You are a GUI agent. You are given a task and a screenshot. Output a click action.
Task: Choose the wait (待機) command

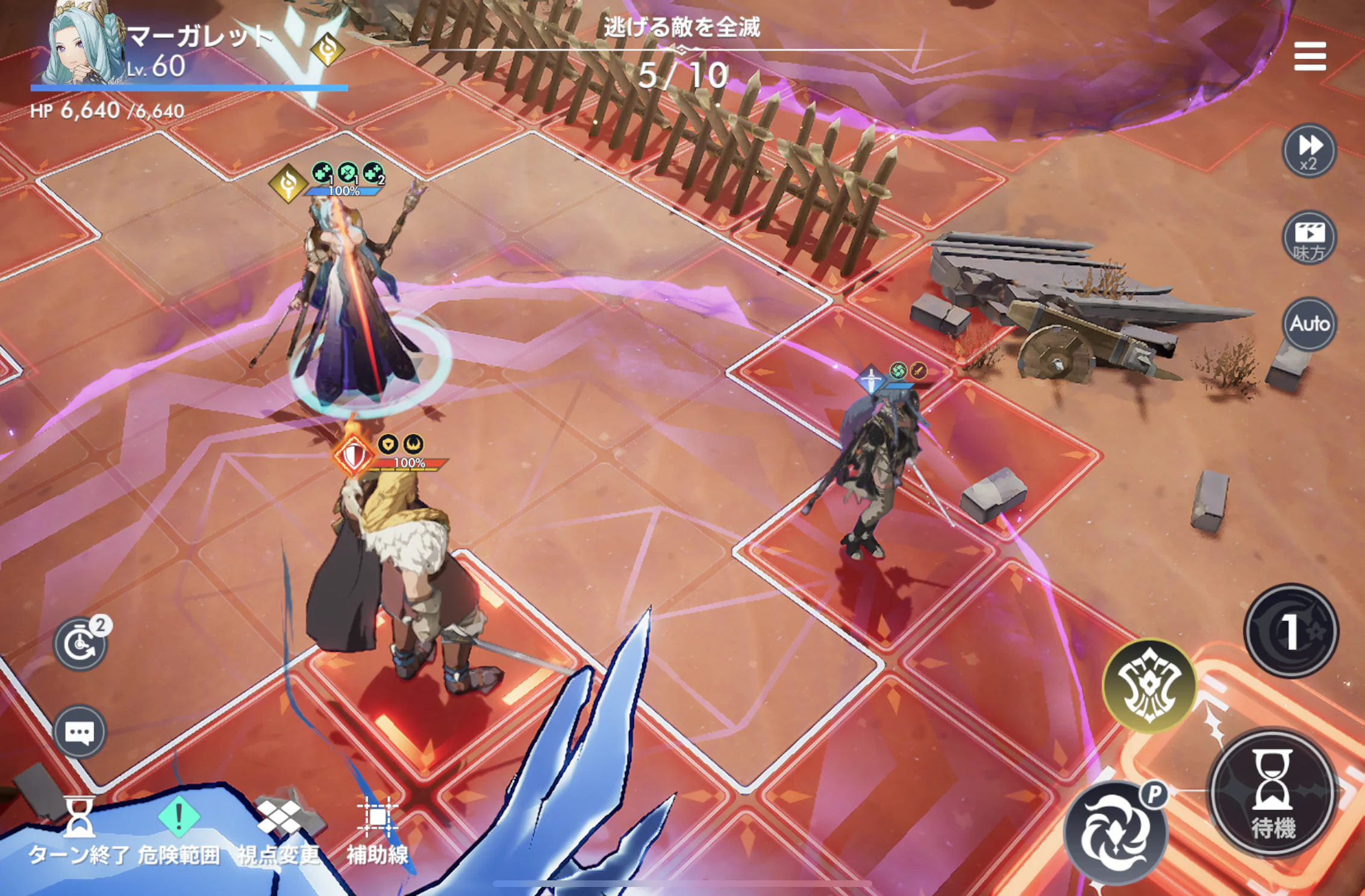pos(1273,794)
